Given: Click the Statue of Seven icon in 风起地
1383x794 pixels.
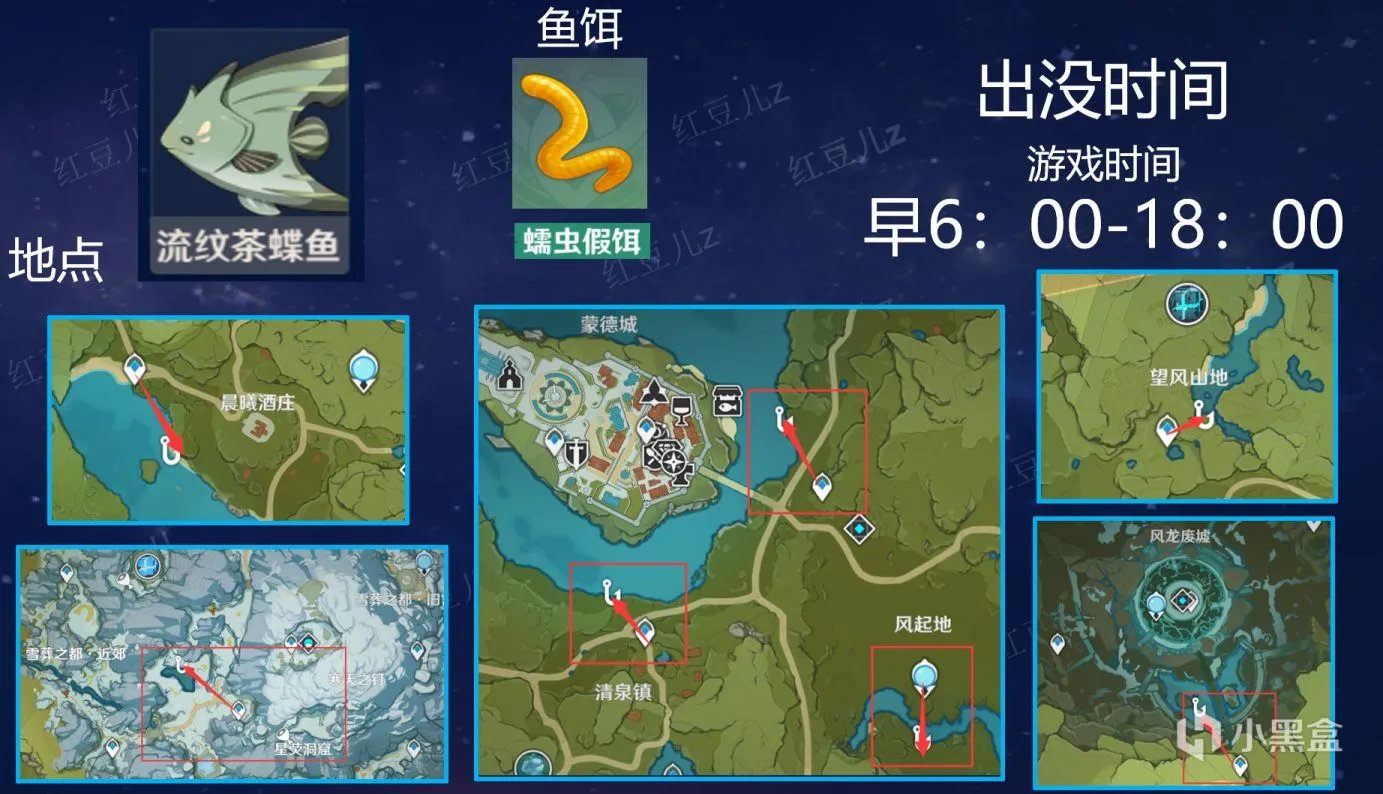Looking at the screenshot, I should point(925,675).
